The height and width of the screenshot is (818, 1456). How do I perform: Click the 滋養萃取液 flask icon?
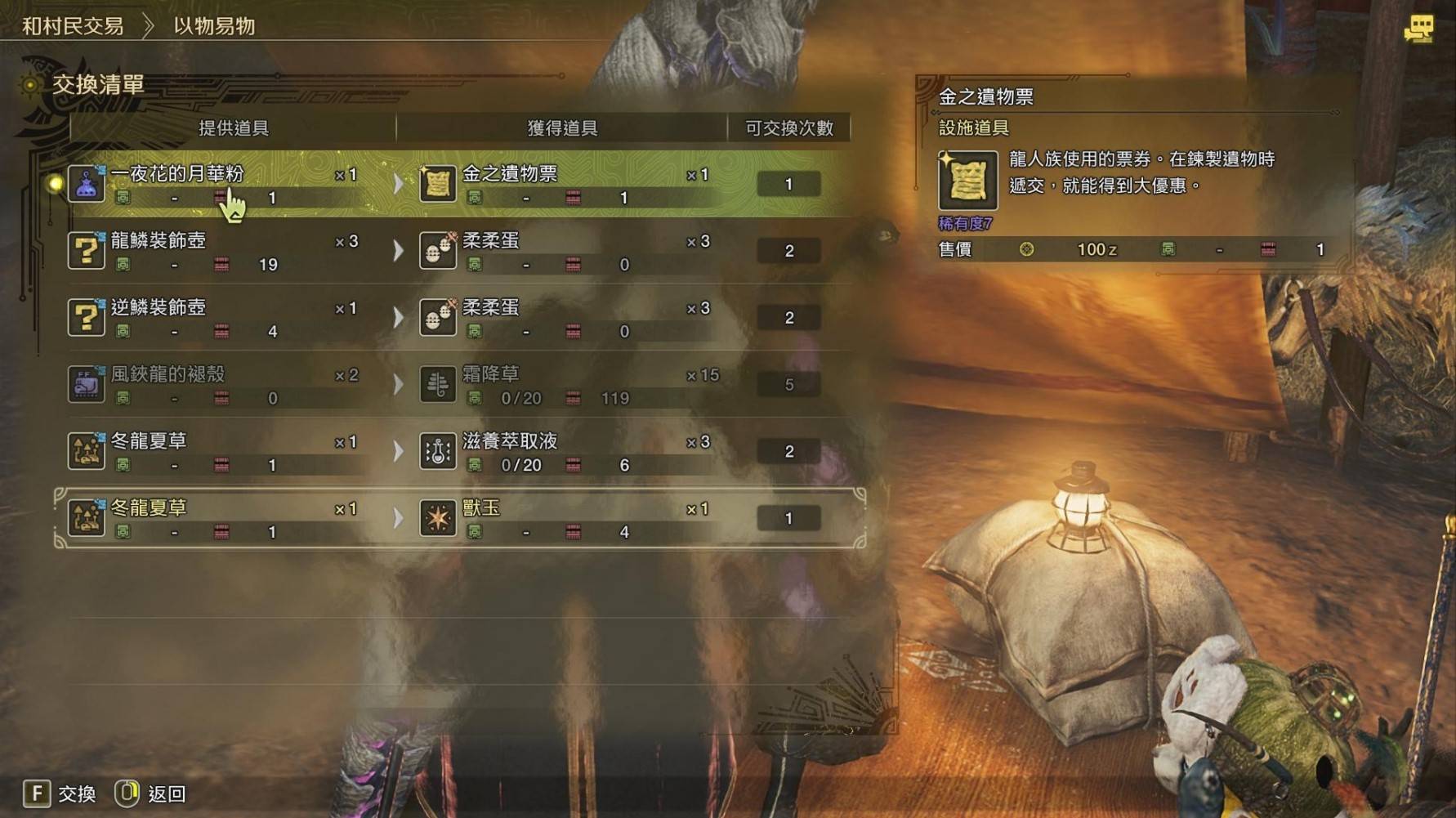437,451
